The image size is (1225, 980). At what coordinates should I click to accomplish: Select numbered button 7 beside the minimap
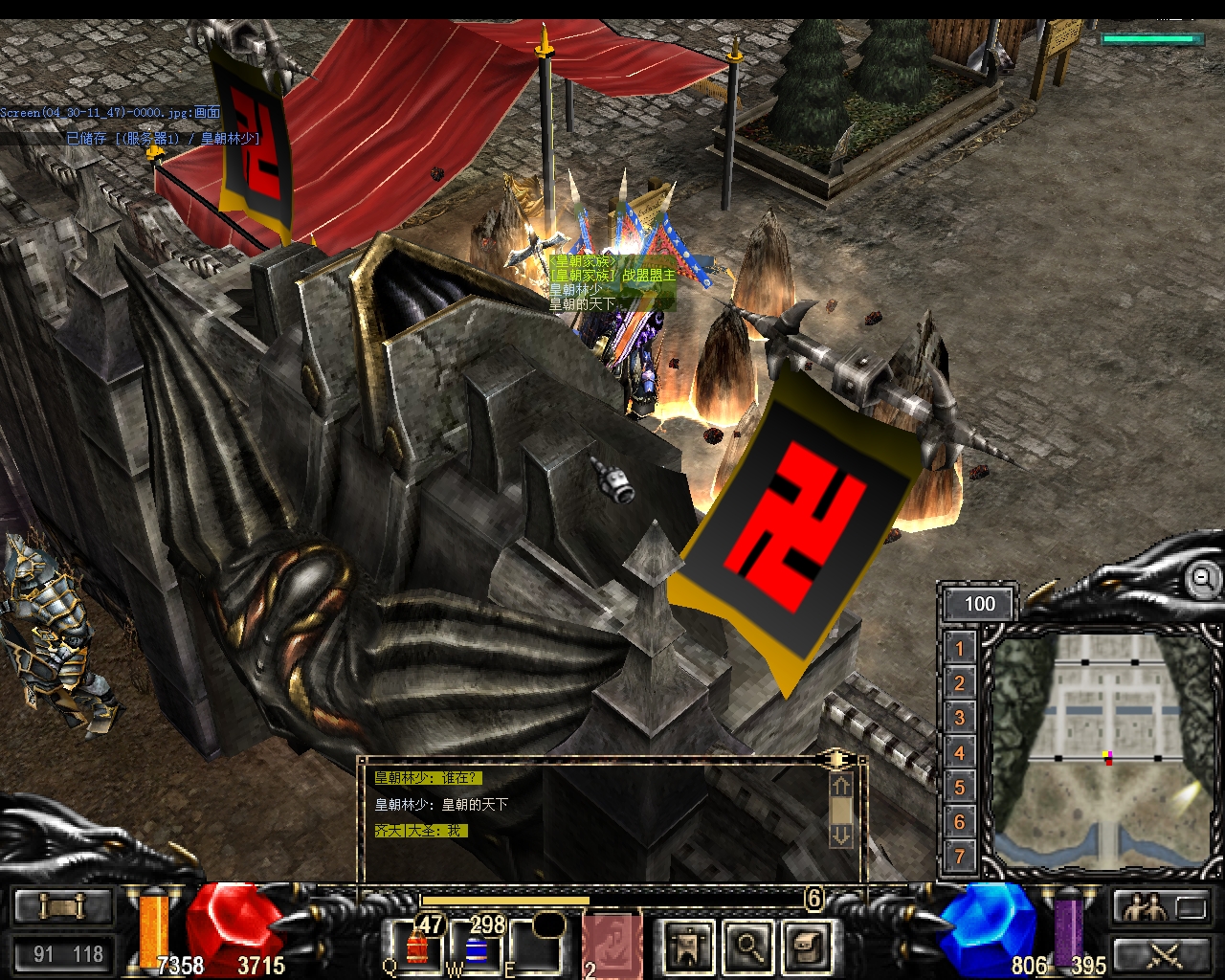pyautogui.click(x=960, y=857)
